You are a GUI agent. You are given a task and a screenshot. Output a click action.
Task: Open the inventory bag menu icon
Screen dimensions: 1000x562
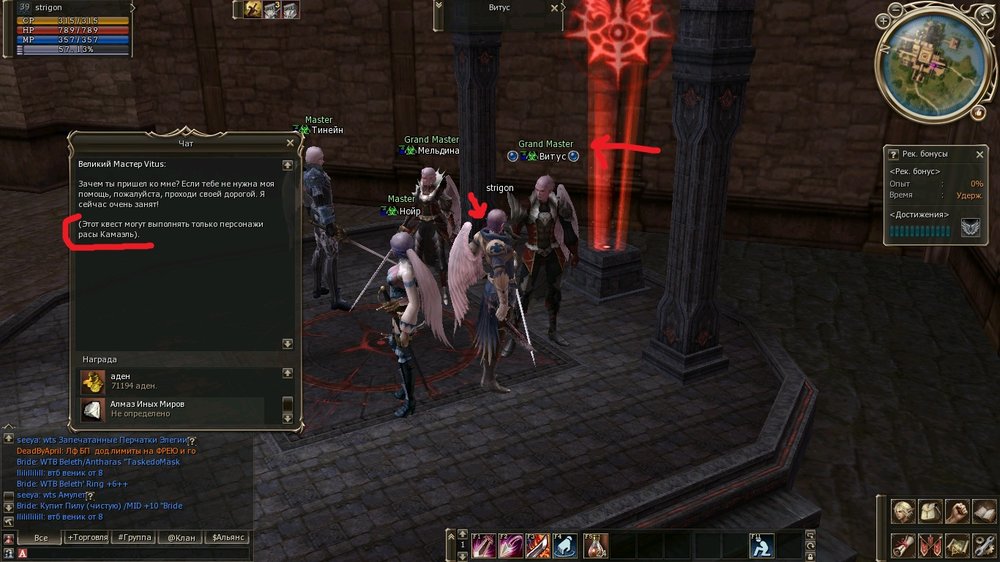[x=931, y=513]
